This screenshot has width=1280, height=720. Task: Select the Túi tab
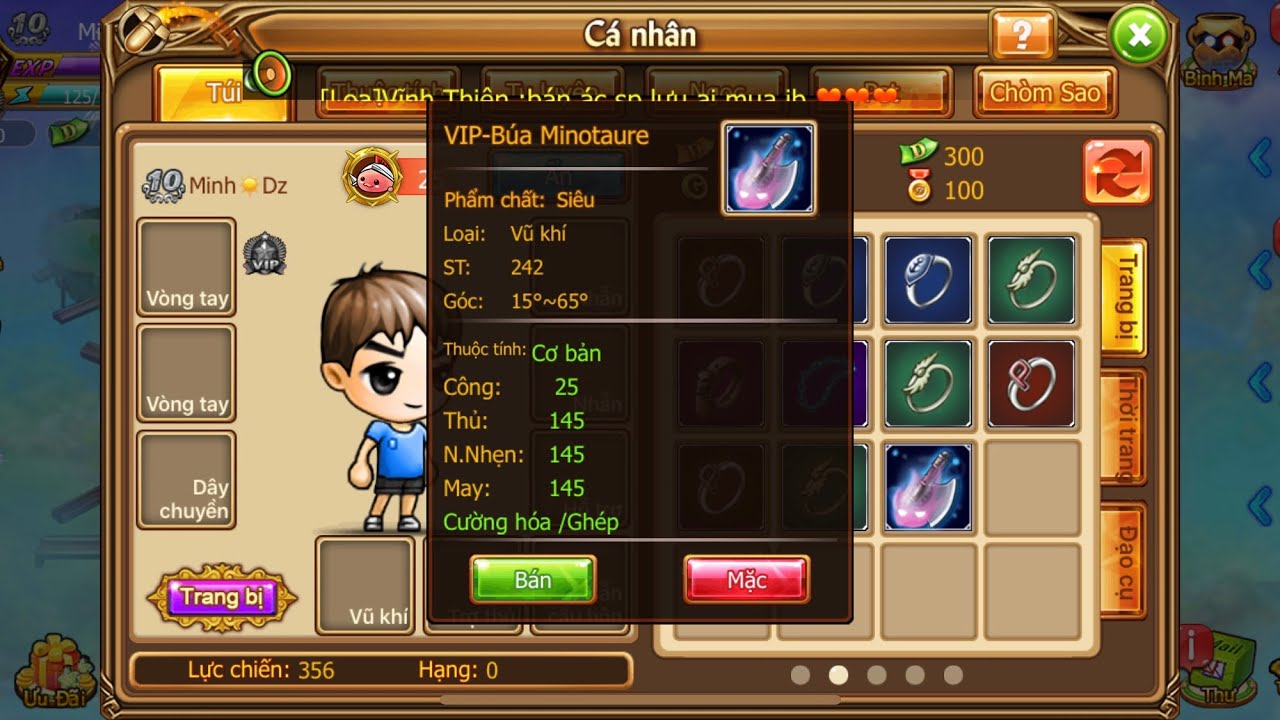(x=222, y=93)
